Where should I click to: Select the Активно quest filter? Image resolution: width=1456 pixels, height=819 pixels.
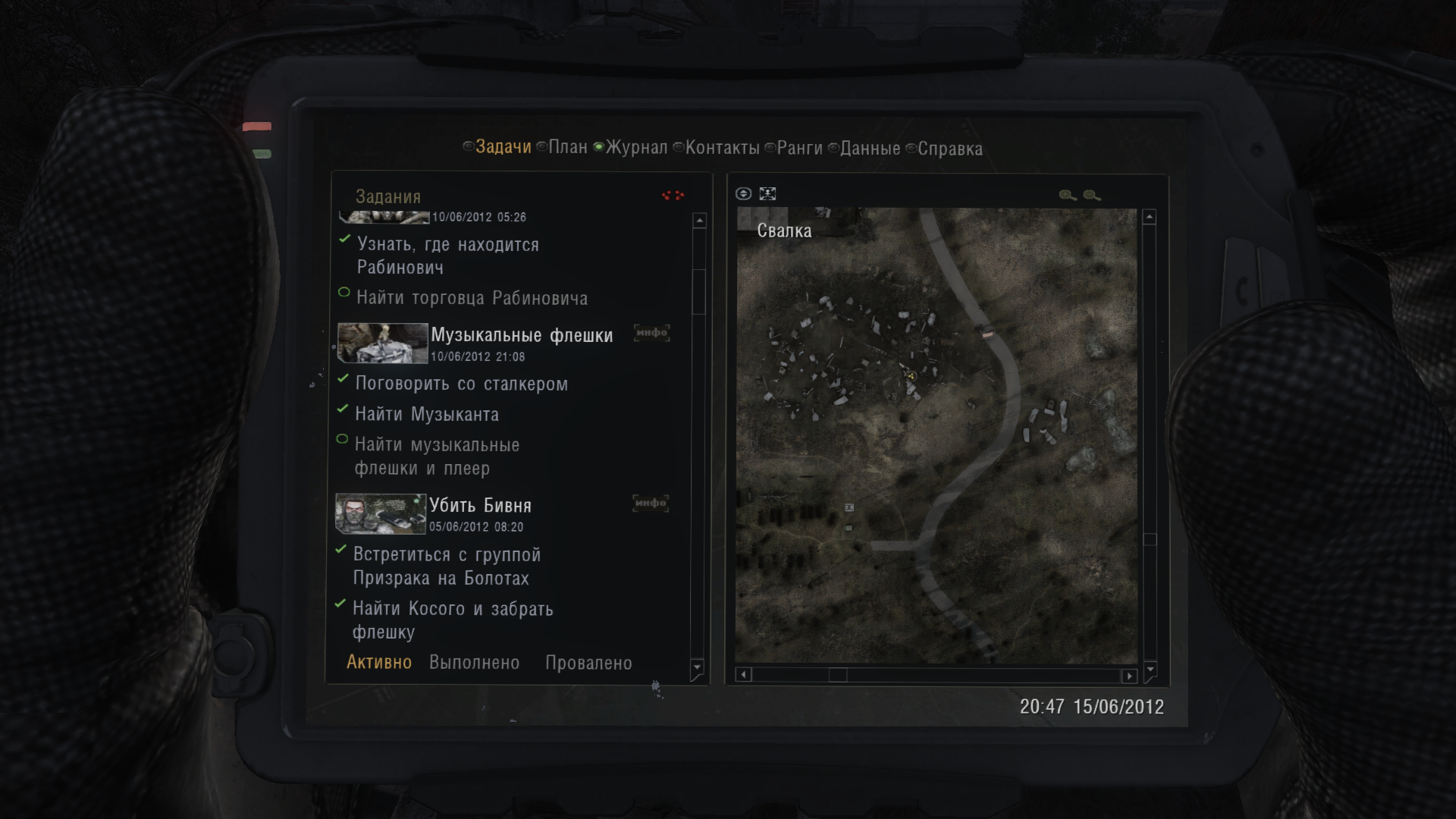point(379,662)
